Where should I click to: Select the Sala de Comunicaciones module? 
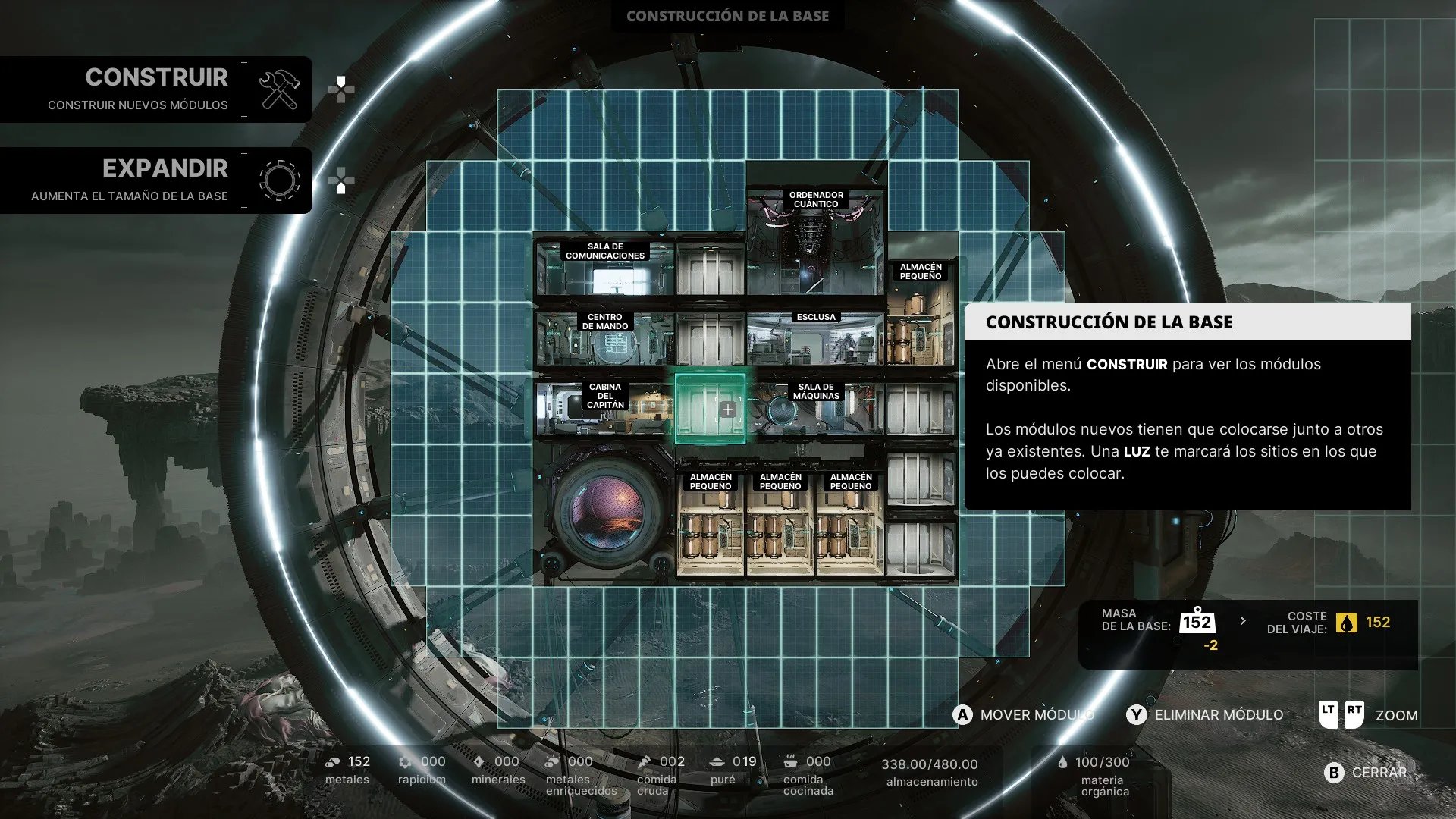tap(604, 269)
